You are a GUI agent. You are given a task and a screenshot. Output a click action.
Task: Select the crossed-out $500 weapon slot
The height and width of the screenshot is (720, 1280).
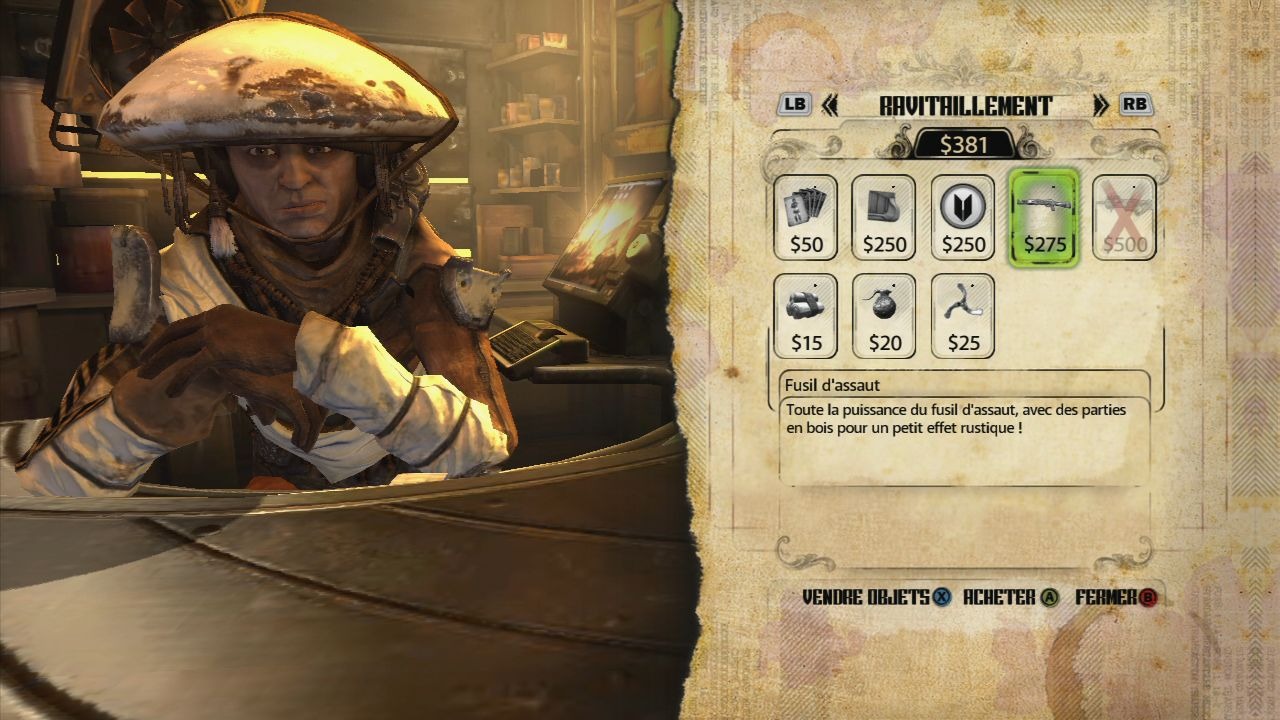coord(1124,217)
